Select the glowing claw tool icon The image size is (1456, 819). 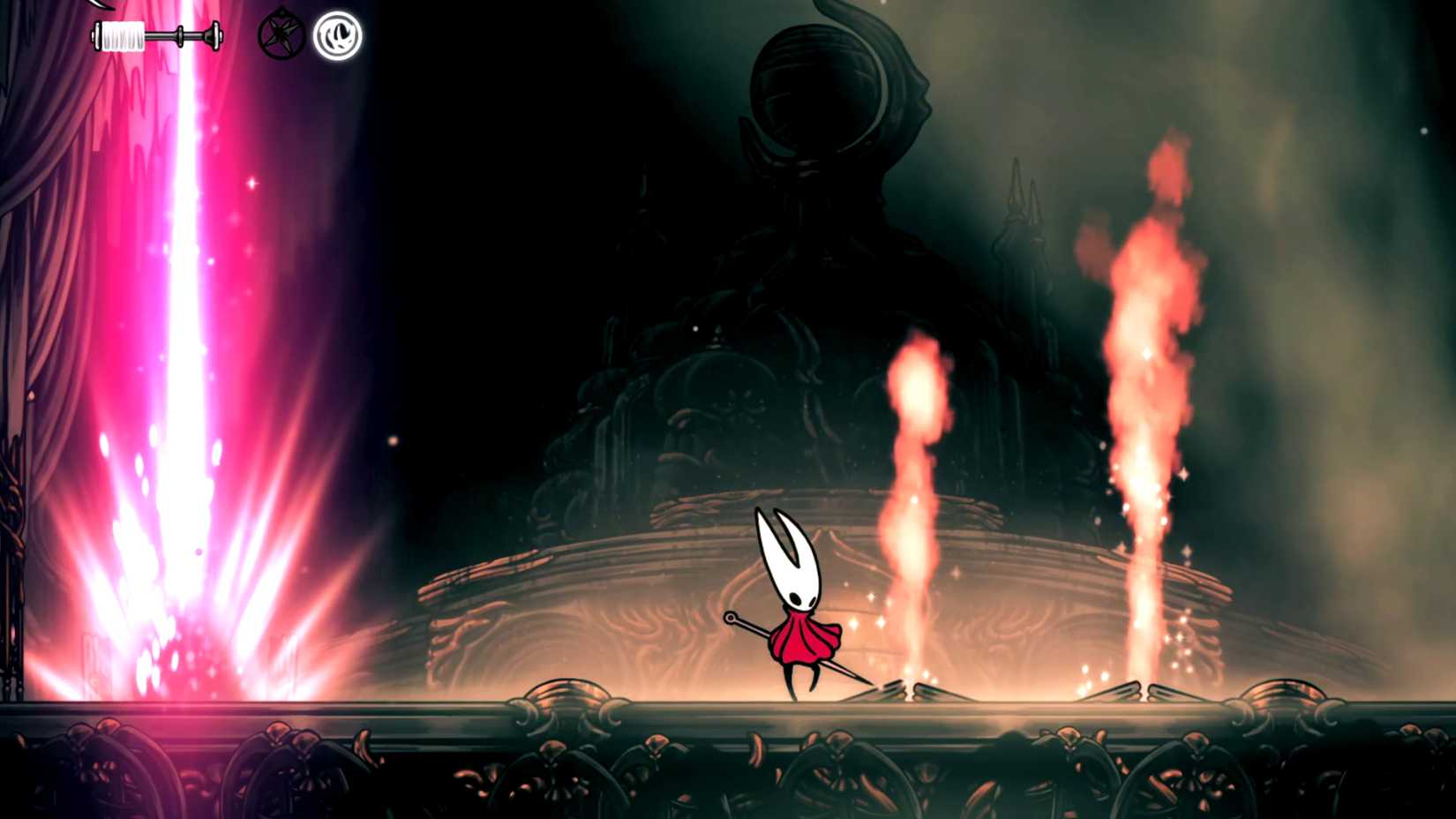click(338, 37)
